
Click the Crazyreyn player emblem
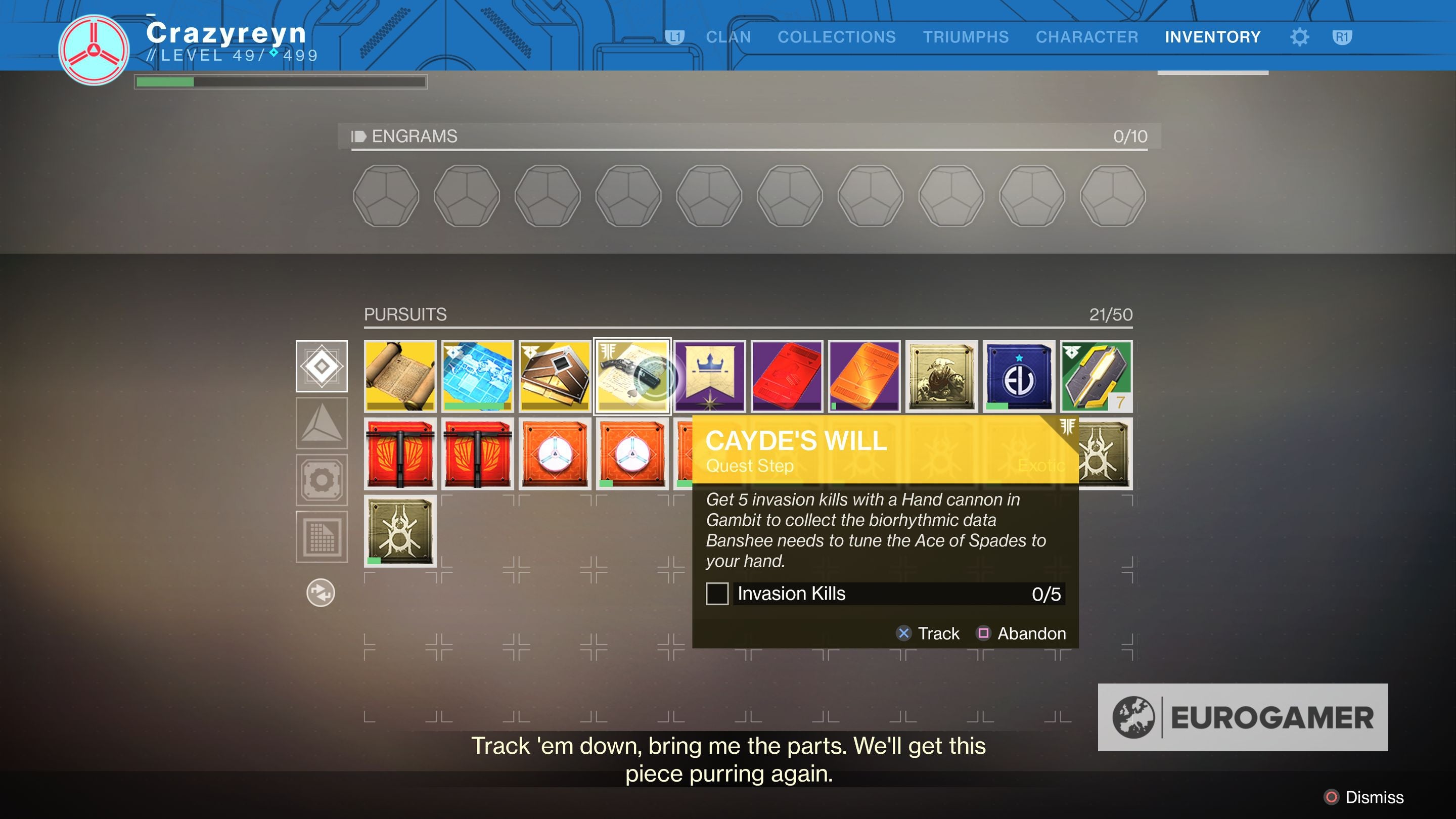click(x=94, y=50)
